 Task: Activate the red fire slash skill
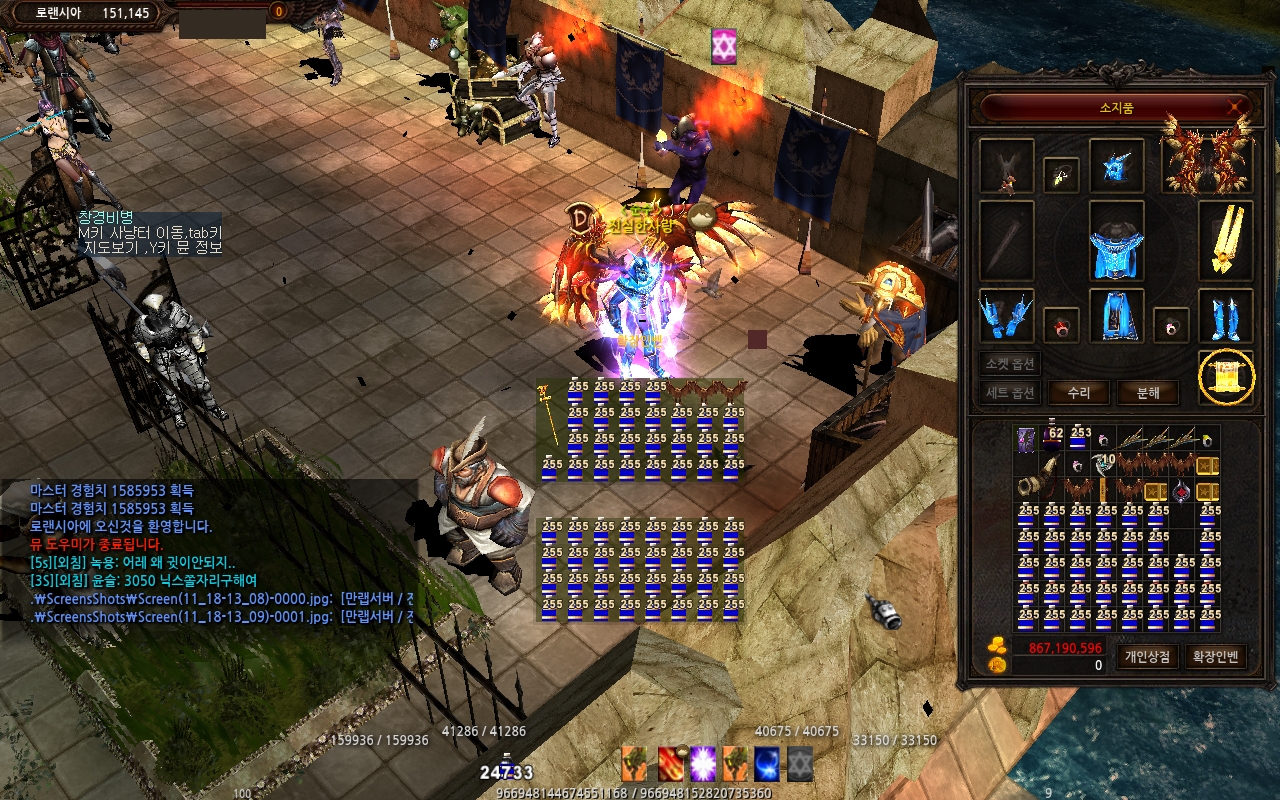pyautogui.click(x=671, y=763)
